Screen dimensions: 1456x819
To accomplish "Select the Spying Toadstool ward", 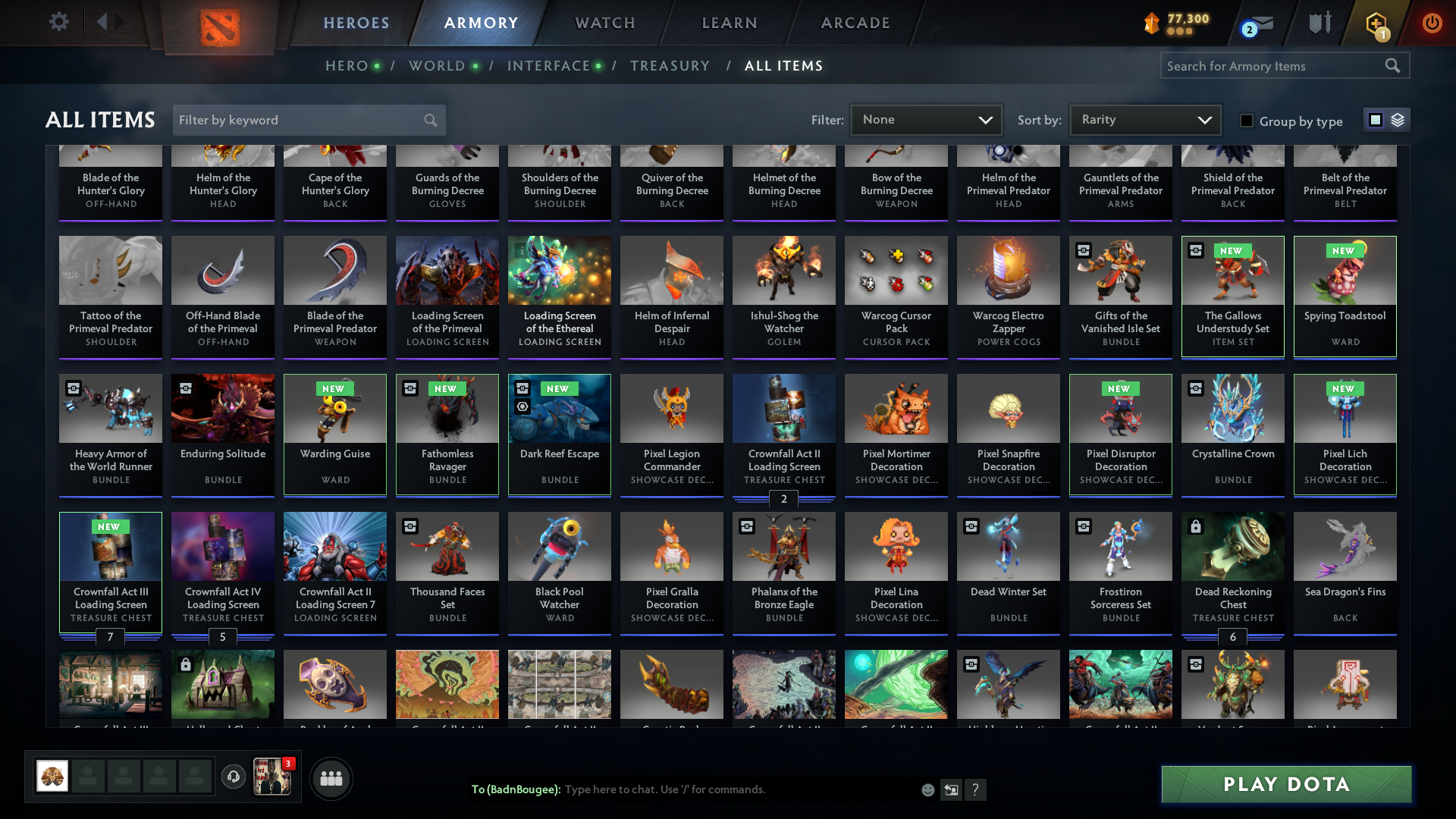I will tap(1345, 296).
